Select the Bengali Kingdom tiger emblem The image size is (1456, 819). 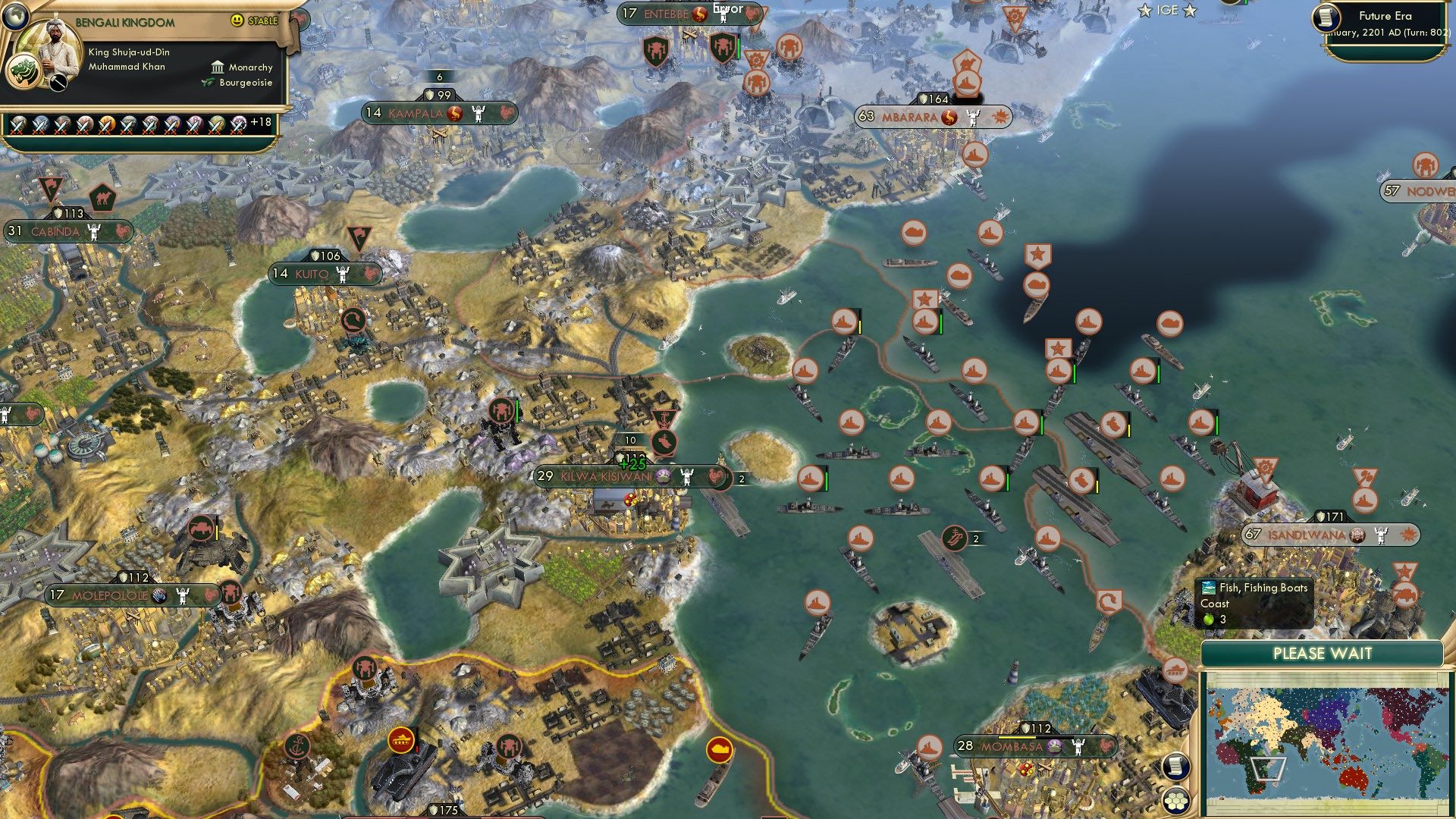pos(25,71)
